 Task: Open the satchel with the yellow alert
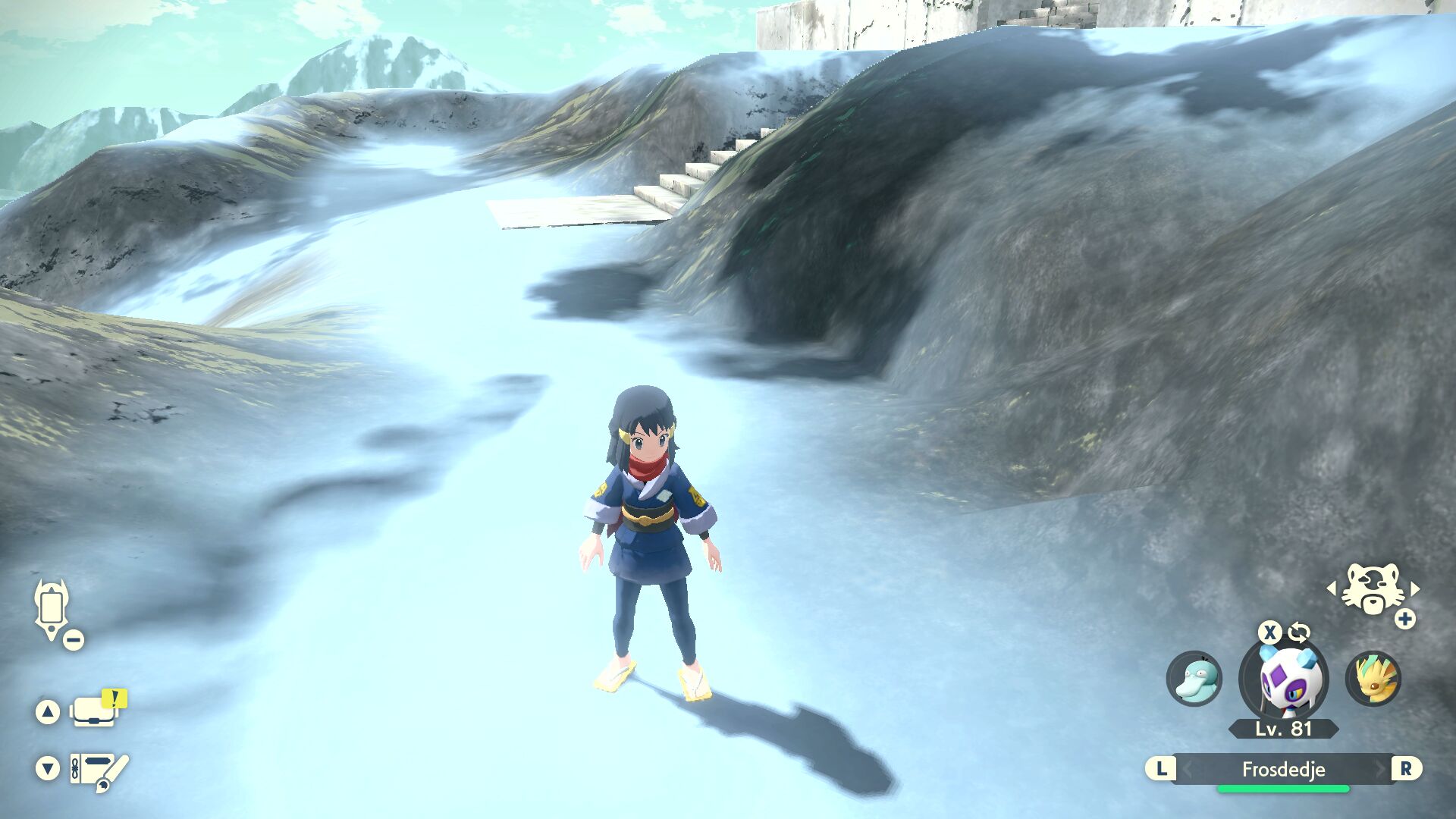[x=94, y=711]
